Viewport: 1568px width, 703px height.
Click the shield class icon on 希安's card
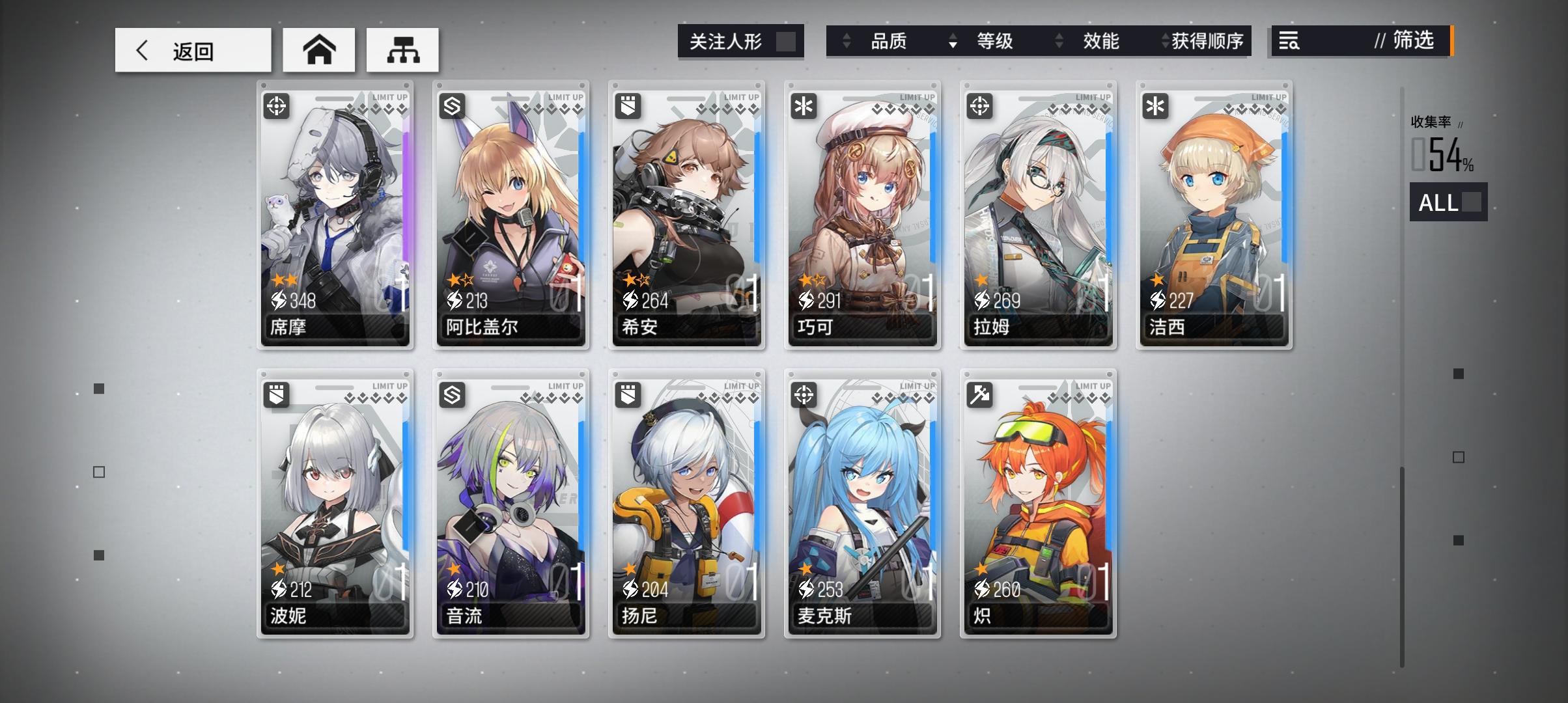pyautogui.click(x=628, y=105)
